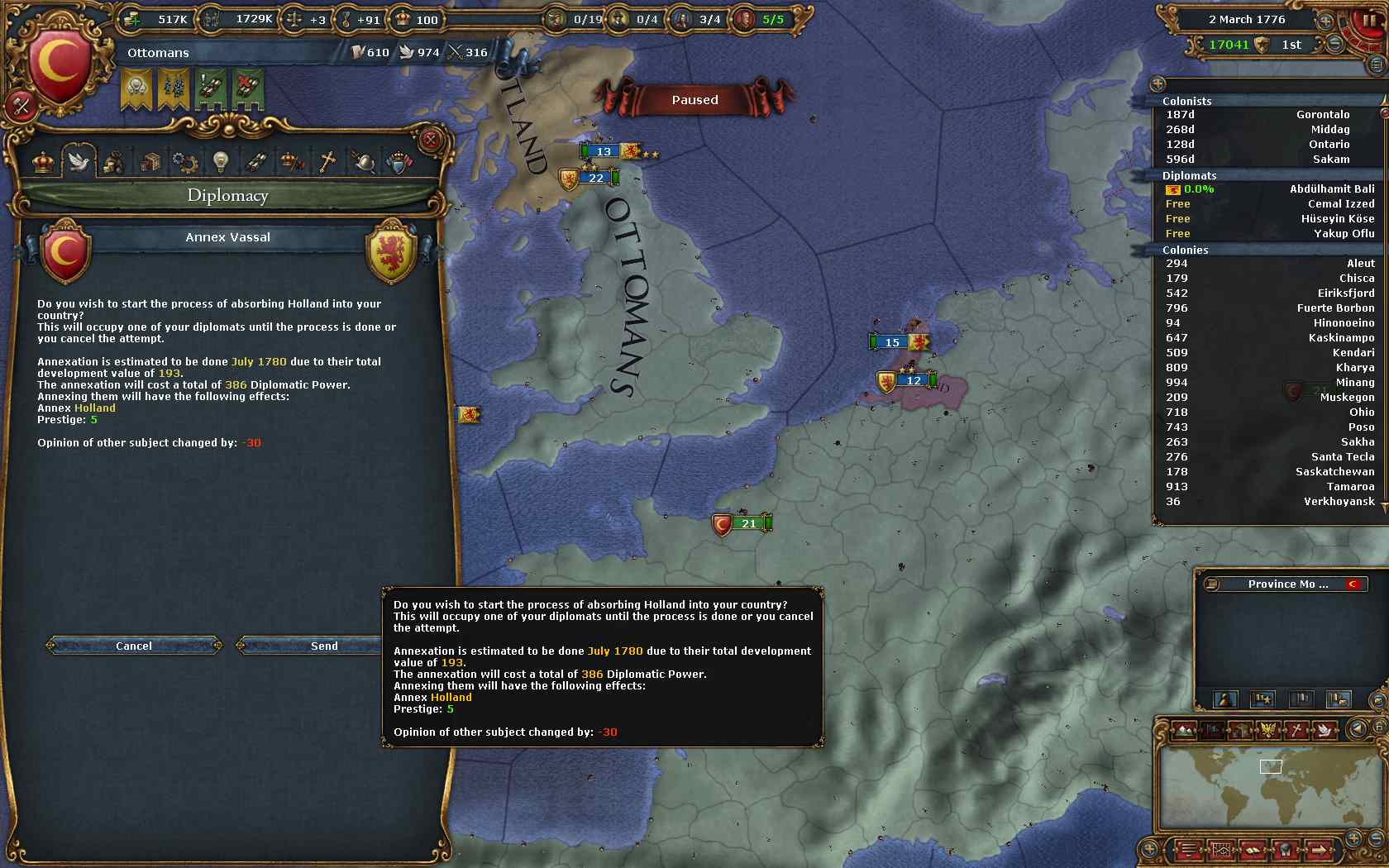
Task: Cancel the Holland annexation dialog
Action: 134,646
